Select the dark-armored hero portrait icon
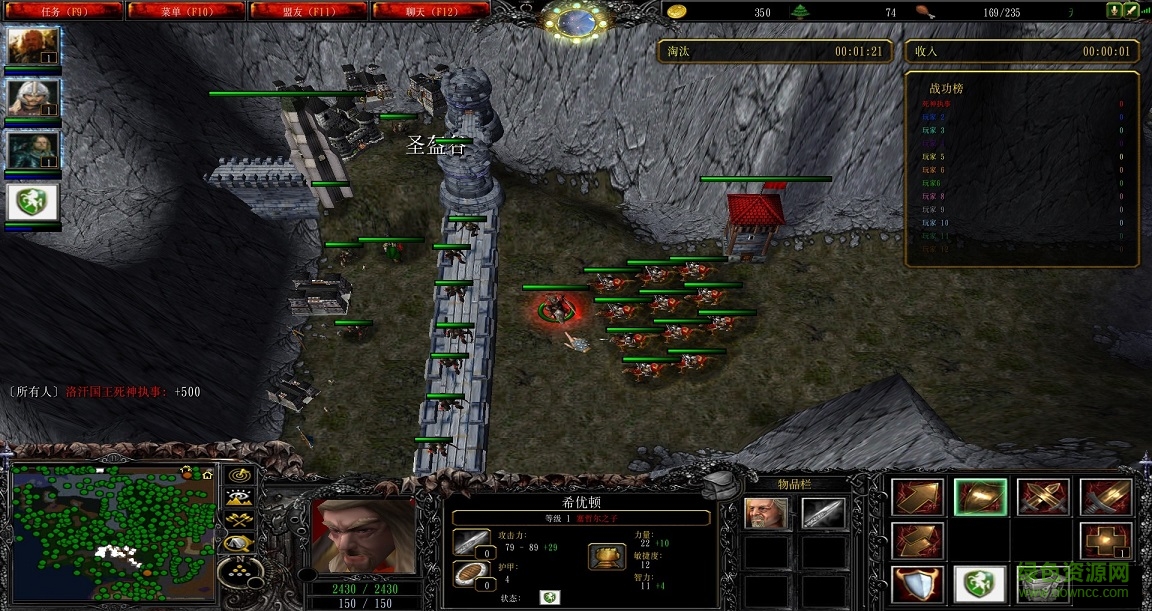 coord(33,151)
